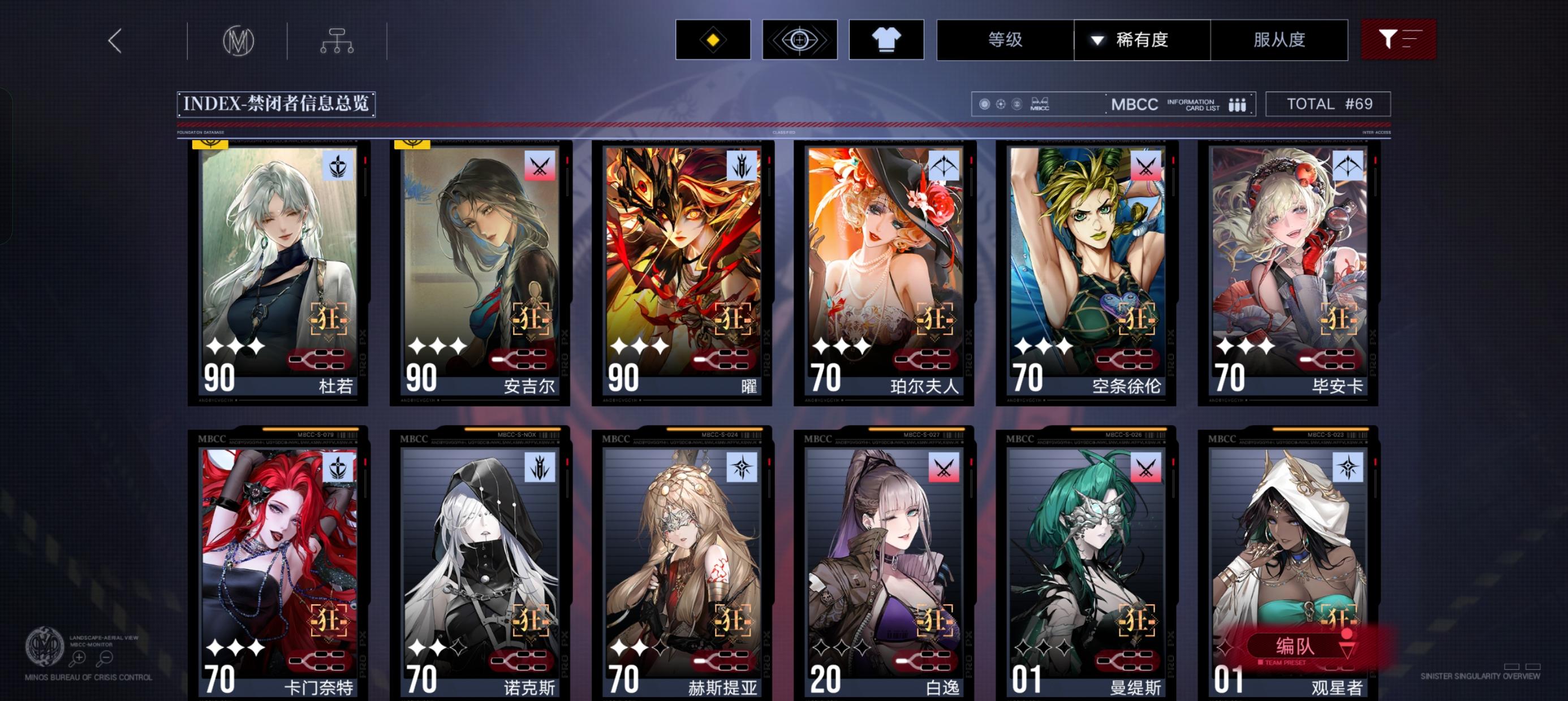Toggle the costume shirt filter
This screenshot has width=1568, height=701.
(886, 39)
